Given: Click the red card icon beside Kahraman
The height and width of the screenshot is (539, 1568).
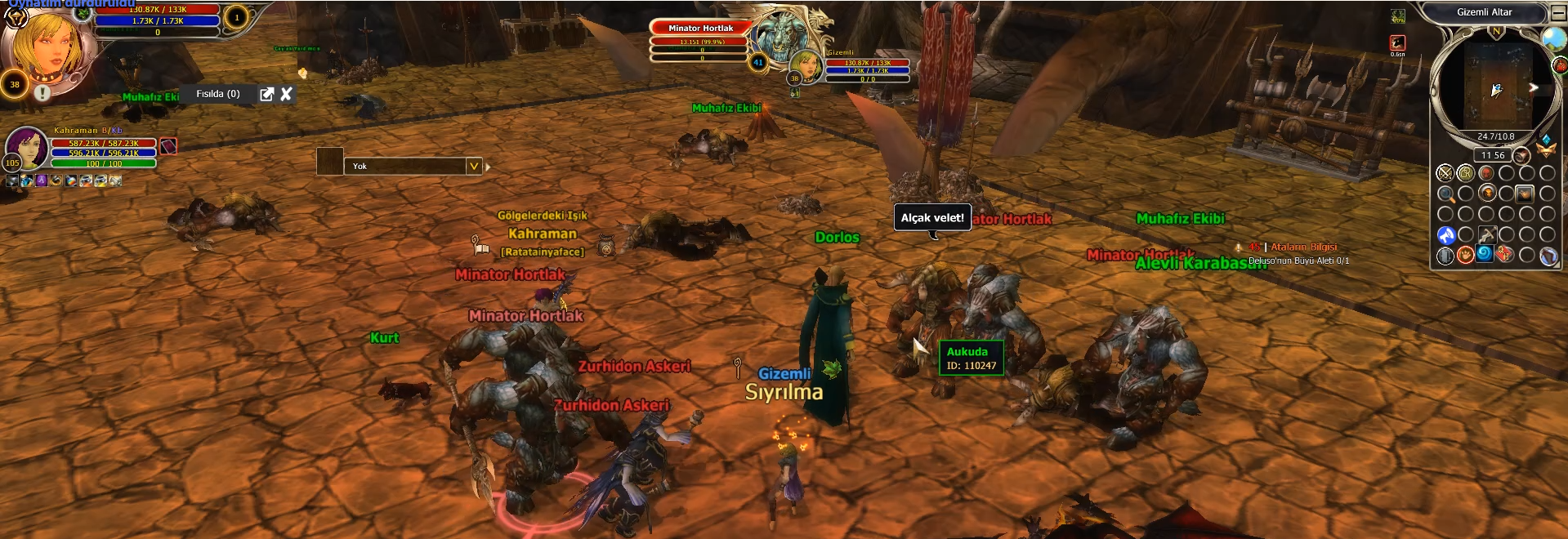Looking at the screenshot, I should [x=168, y=146].
